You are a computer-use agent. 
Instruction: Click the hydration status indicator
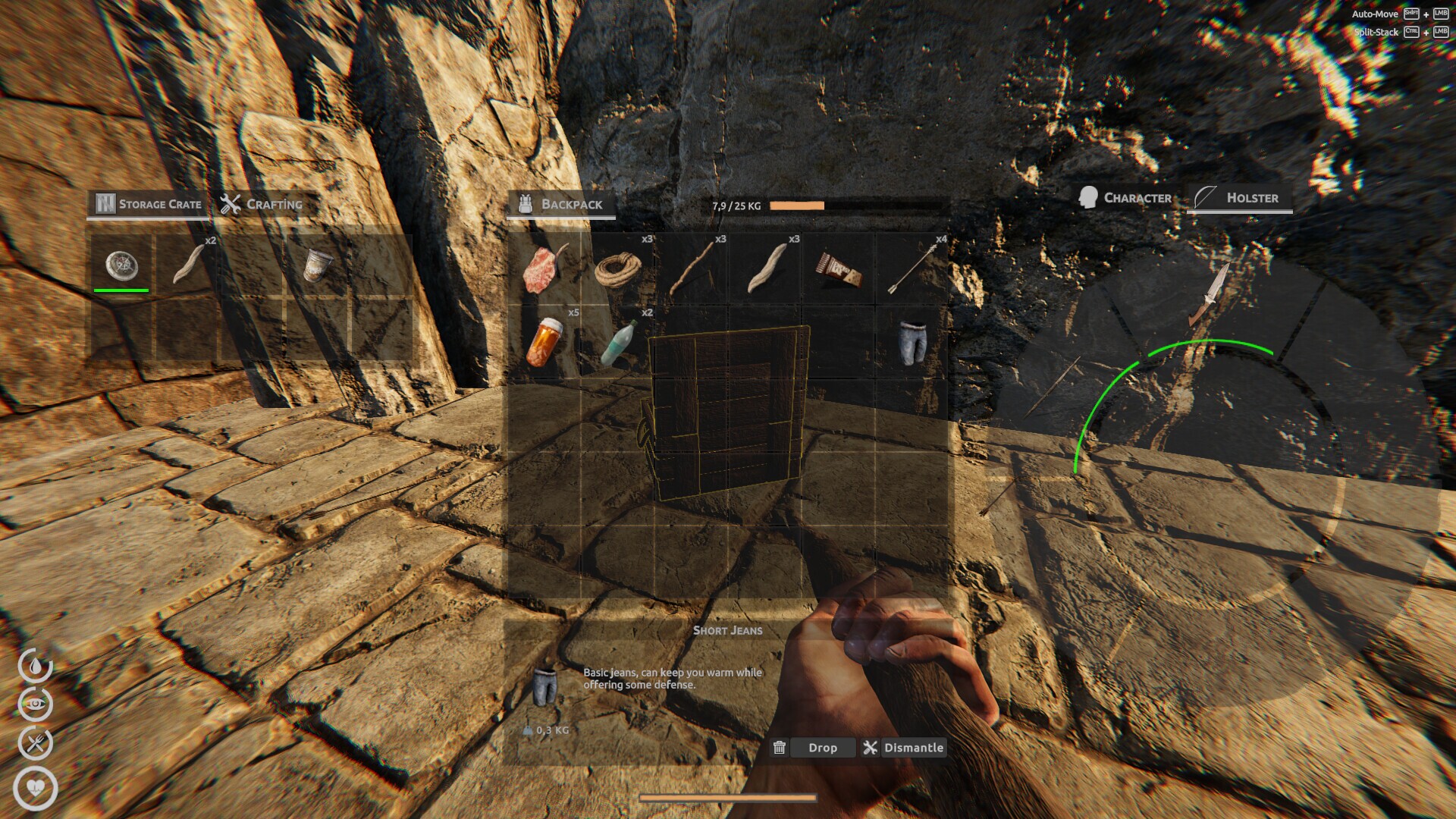pyautogui.click(x=35, y=663)
